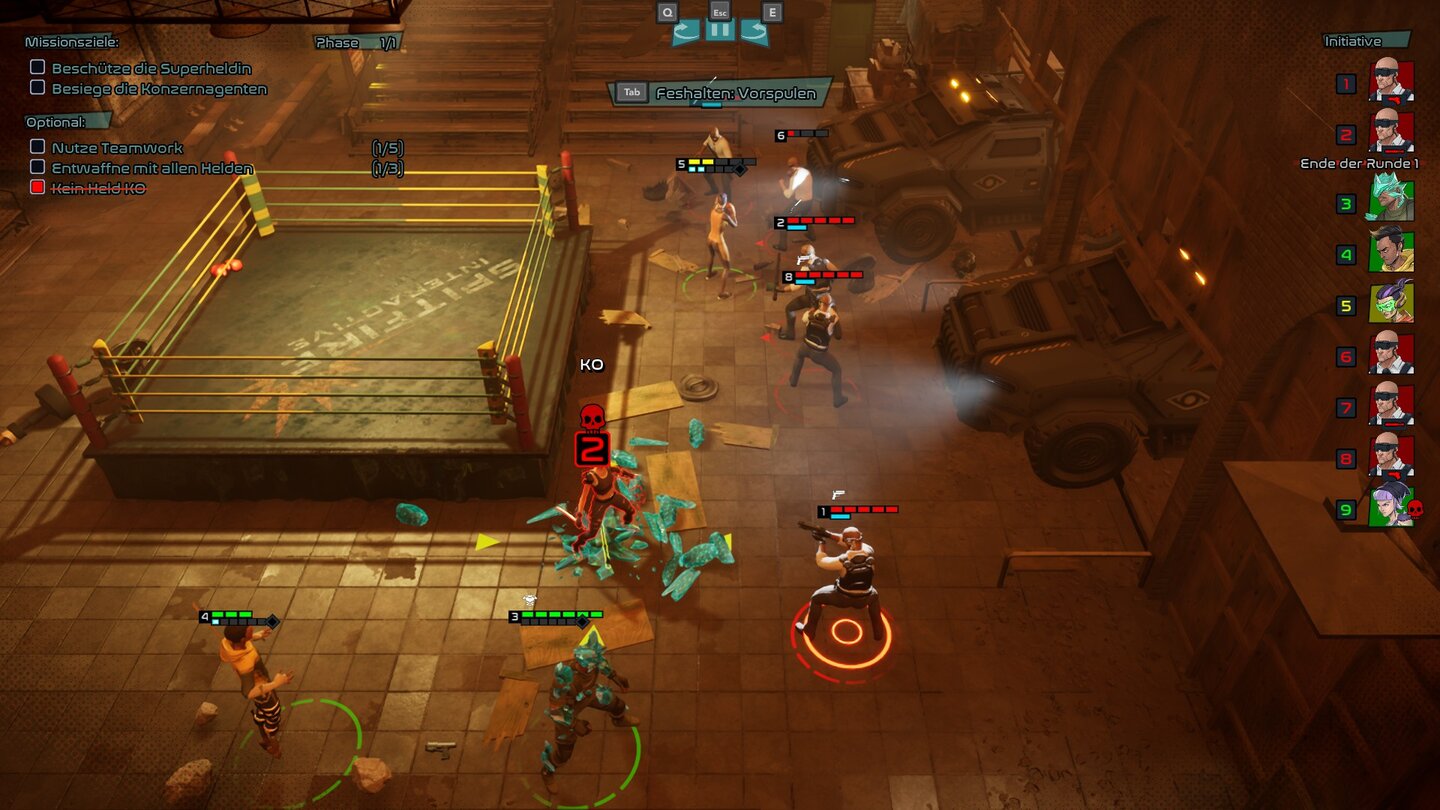Click the 'Besiege die Konzernagenten' objective

[159, 88]
